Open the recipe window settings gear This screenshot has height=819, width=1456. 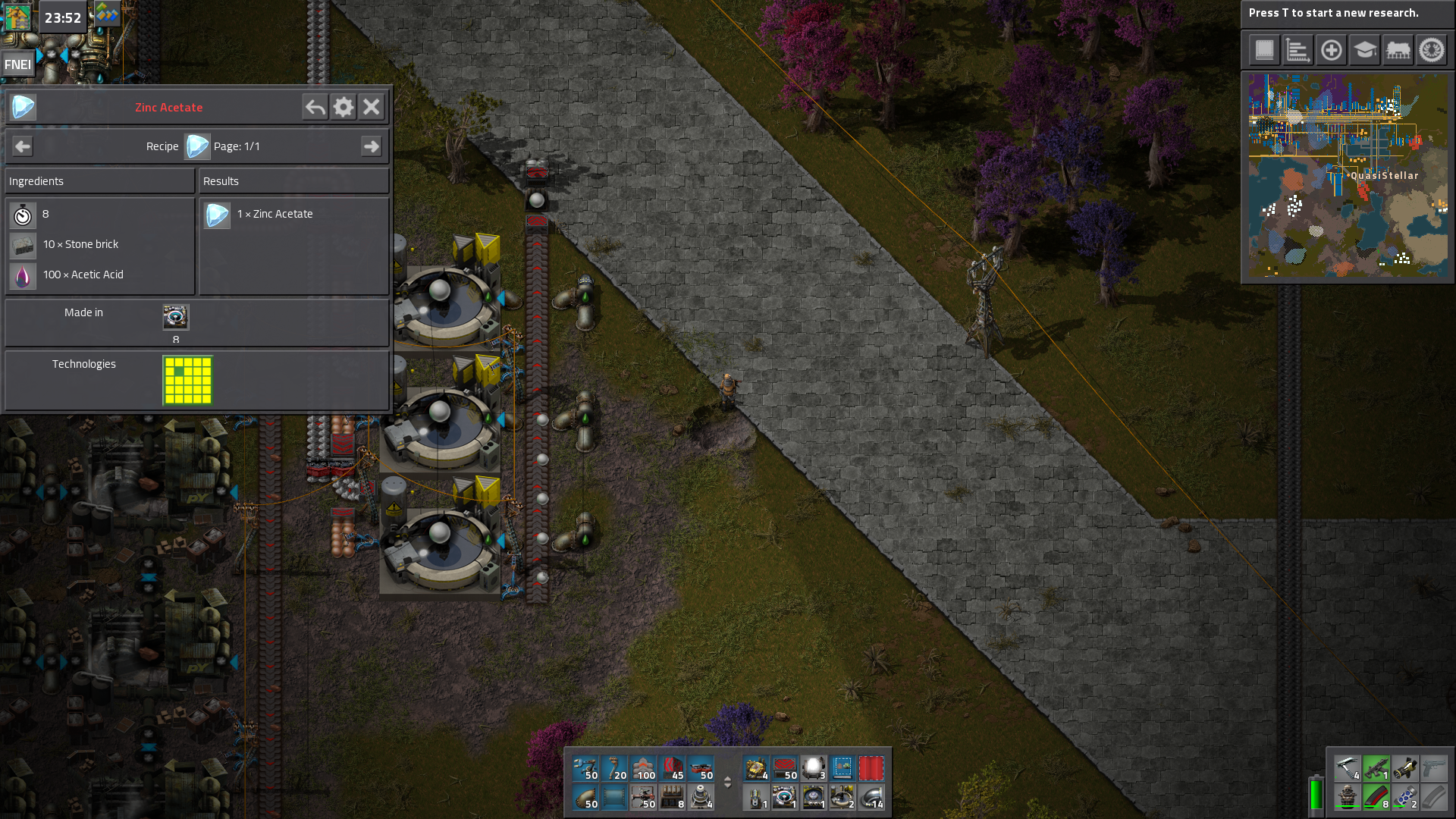coord(344,107)
